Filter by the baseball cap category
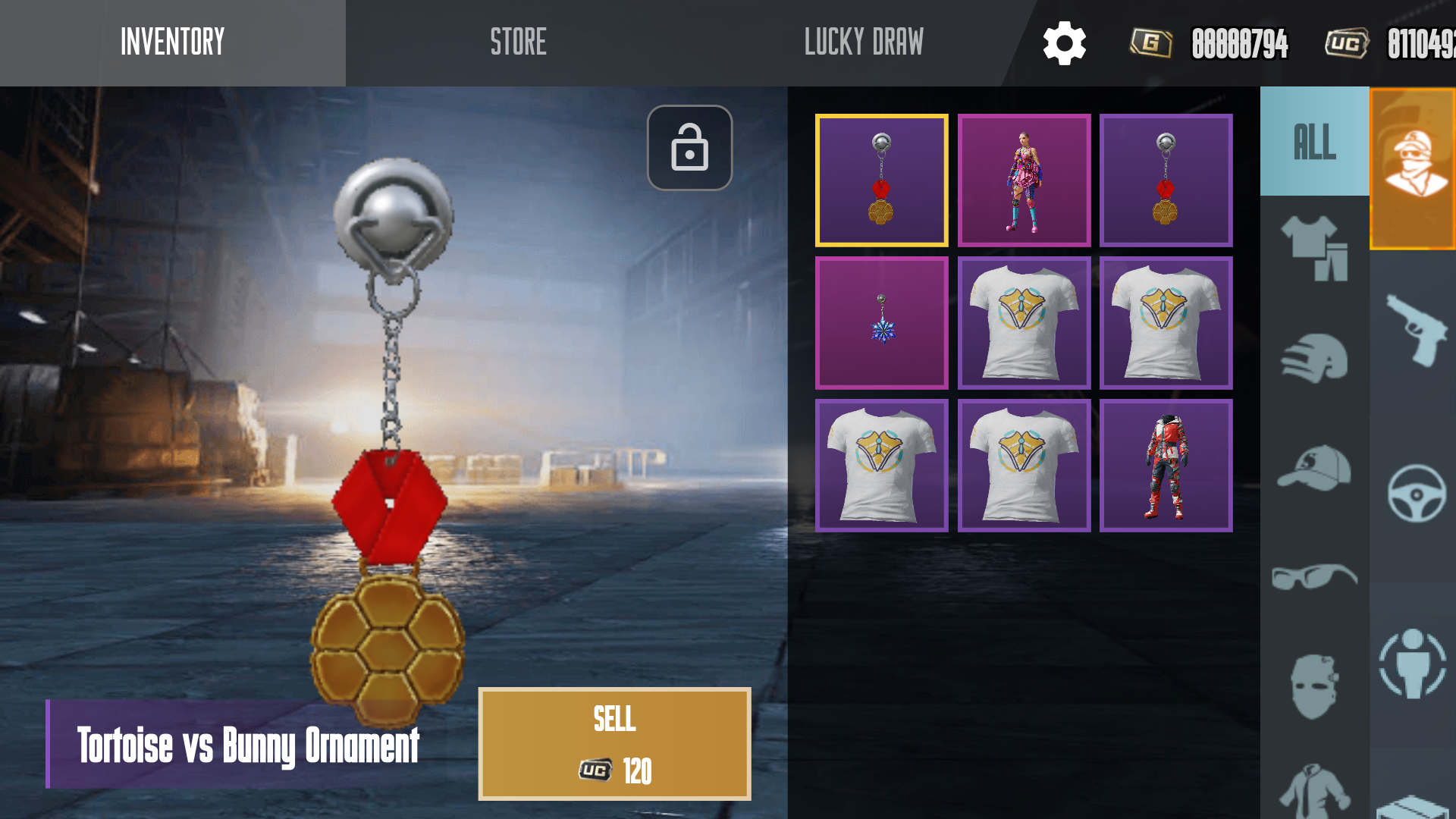1456x819 pixels. 1314,468
